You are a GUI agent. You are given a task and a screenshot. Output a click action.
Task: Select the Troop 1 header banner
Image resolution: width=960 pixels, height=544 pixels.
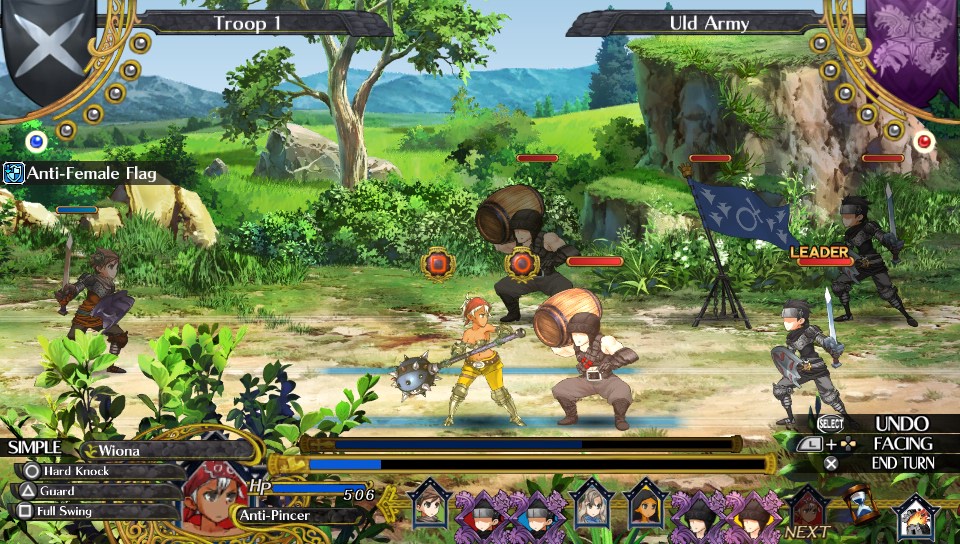pyautogui.click(x=254, y=22)
